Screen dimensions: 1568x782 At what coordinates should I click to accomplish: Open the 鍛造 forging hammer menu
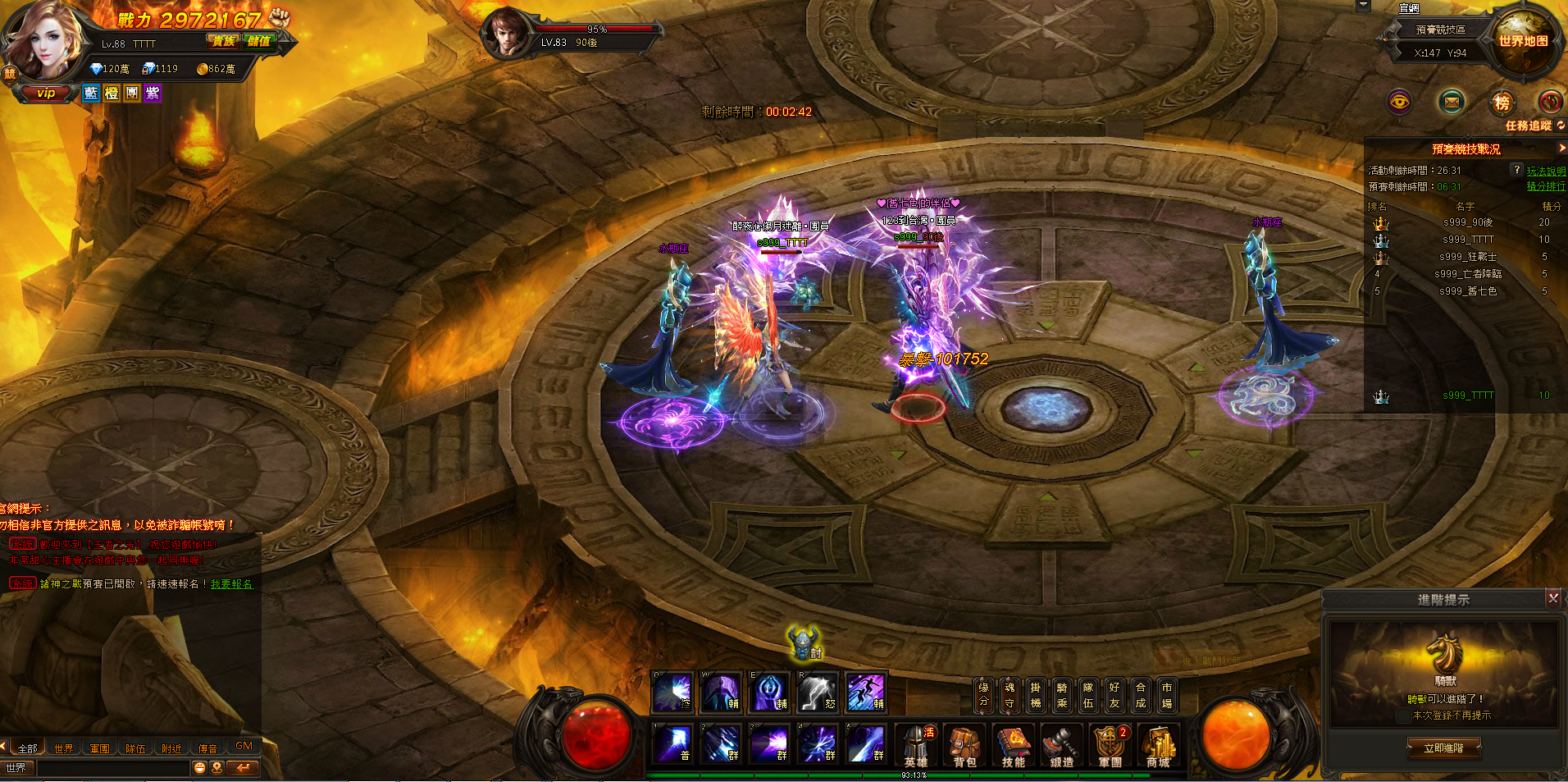click(x=1061, y=745)
